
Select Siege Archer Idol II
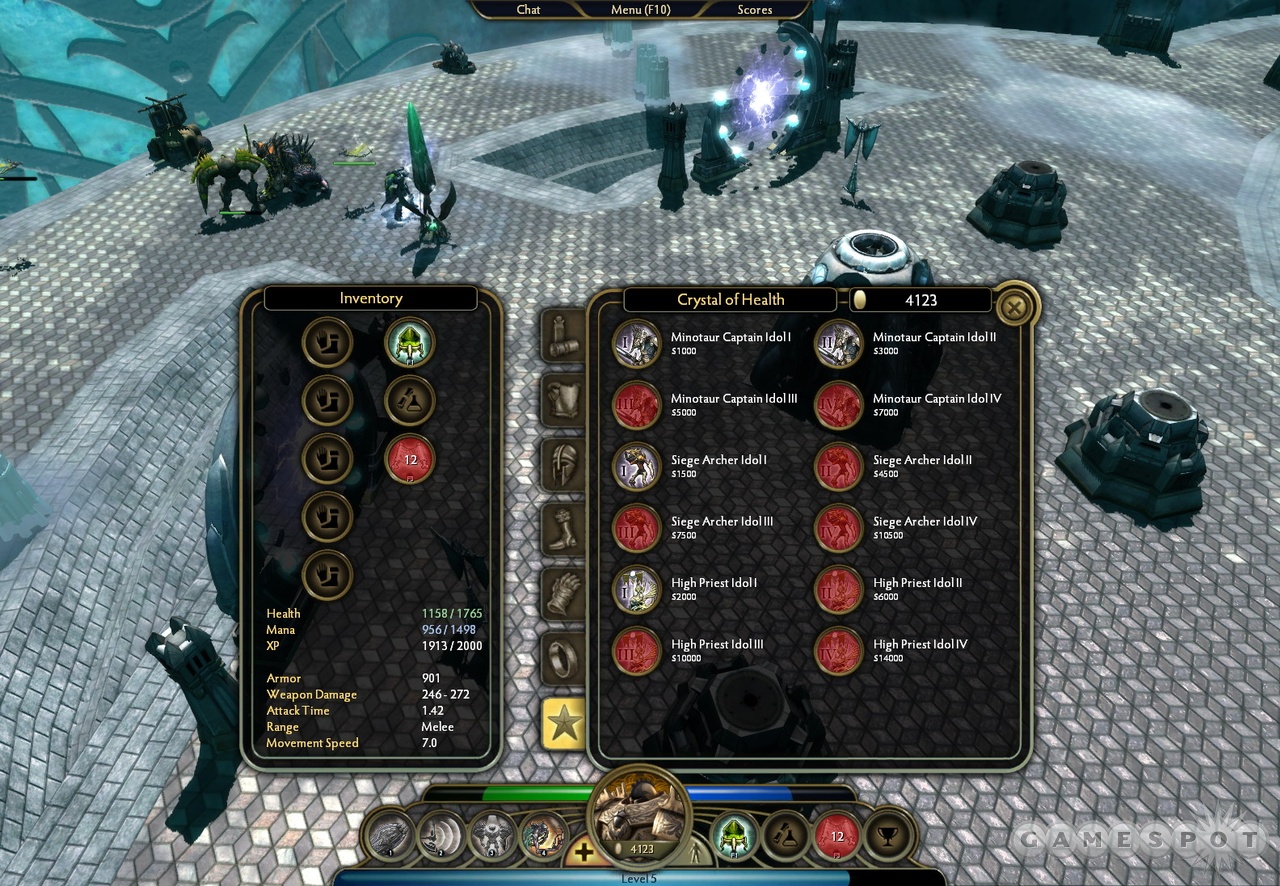(838, 467)
